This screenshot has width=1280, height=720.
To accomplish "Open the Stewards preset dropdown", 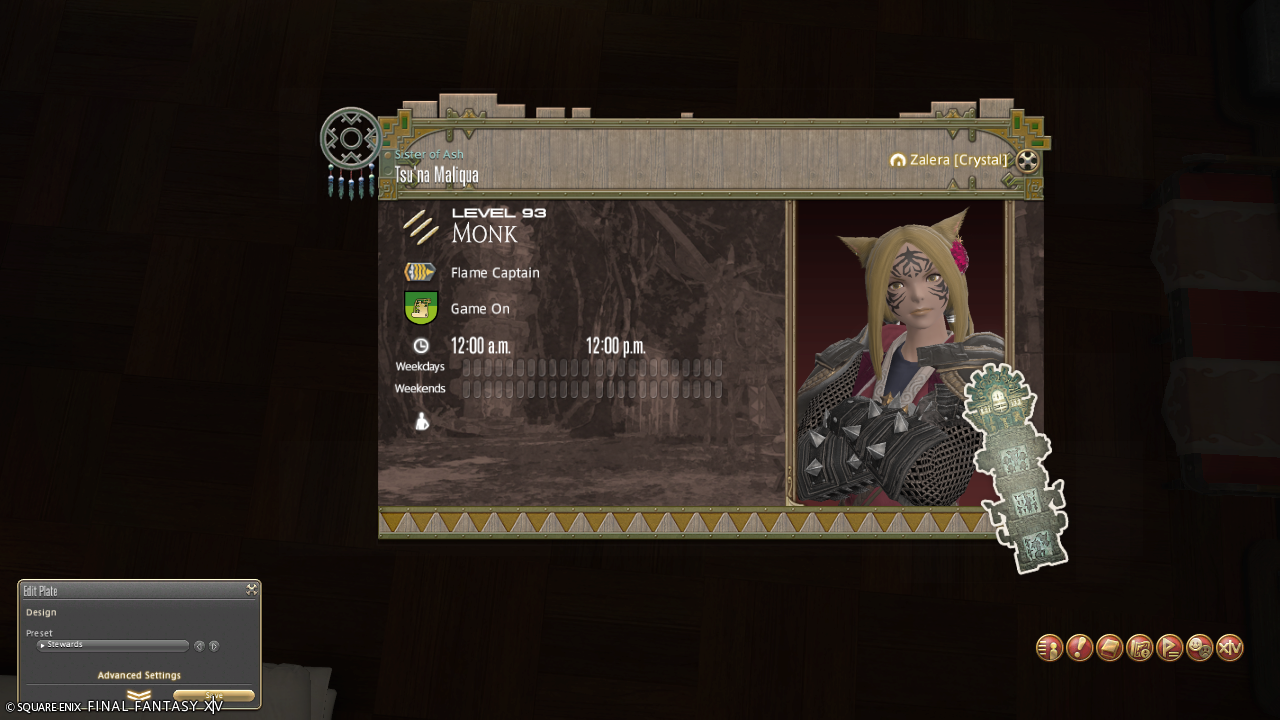I will [113, 645].
